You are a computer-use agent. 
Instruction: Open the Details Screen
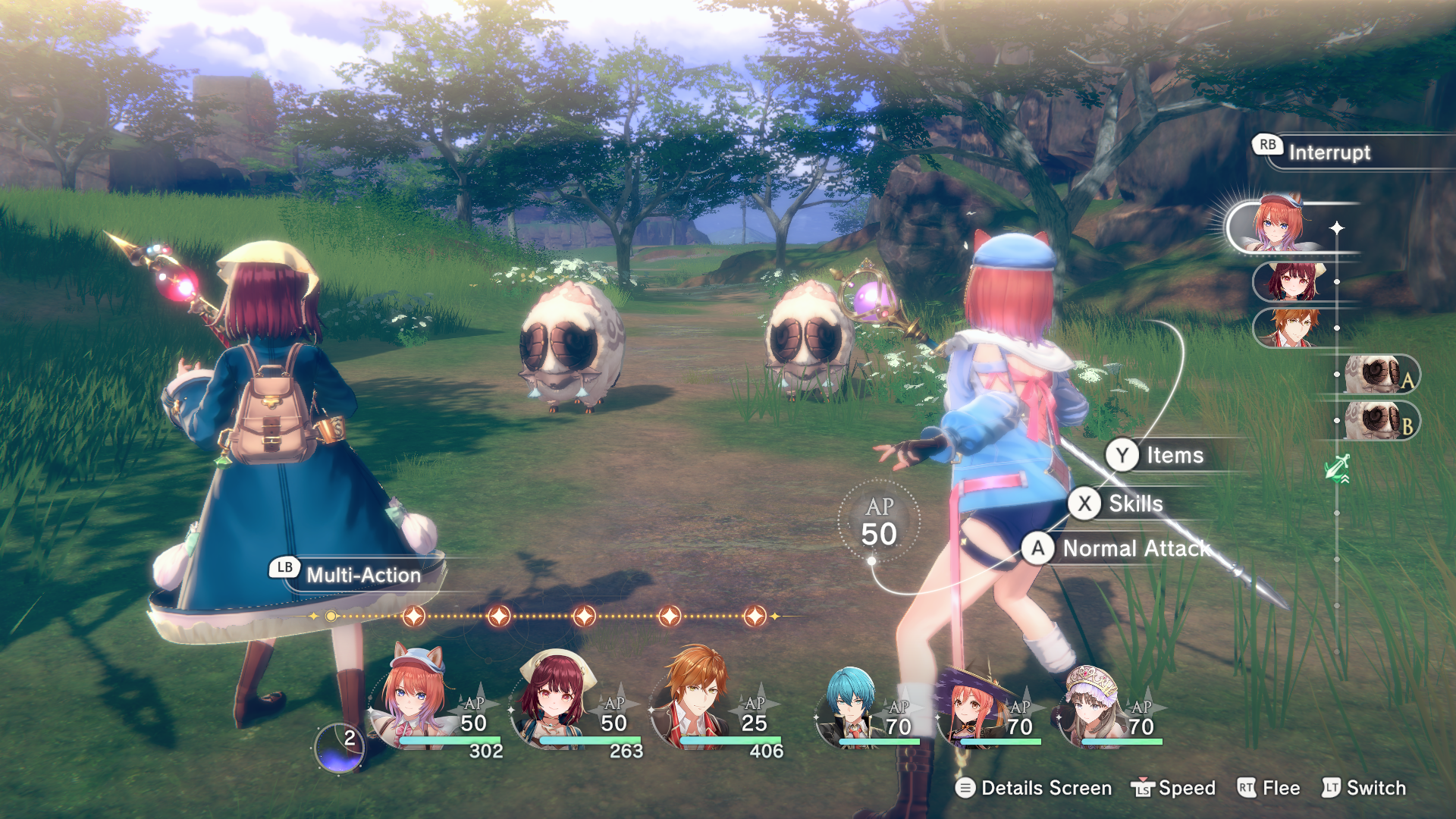click(1045, 788)
